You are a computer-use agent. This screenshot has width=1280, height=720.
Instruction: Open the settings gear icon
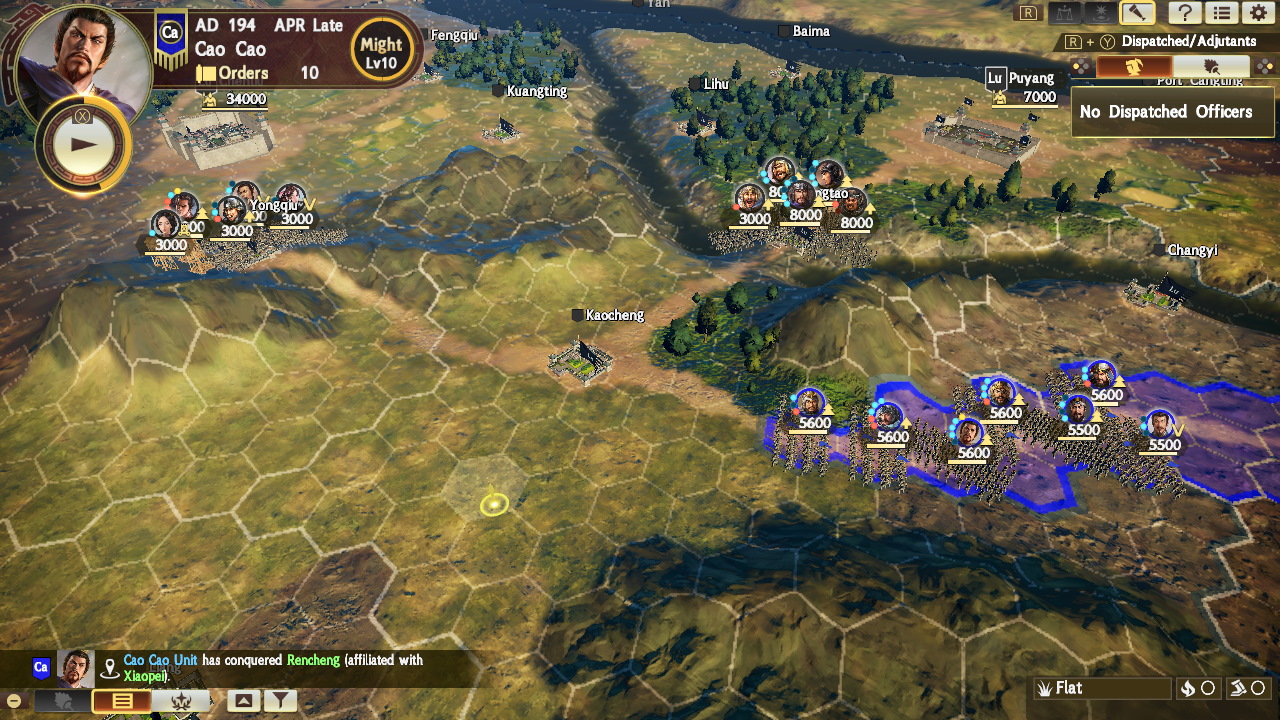pyautogui.click(x=1259, y=13)
